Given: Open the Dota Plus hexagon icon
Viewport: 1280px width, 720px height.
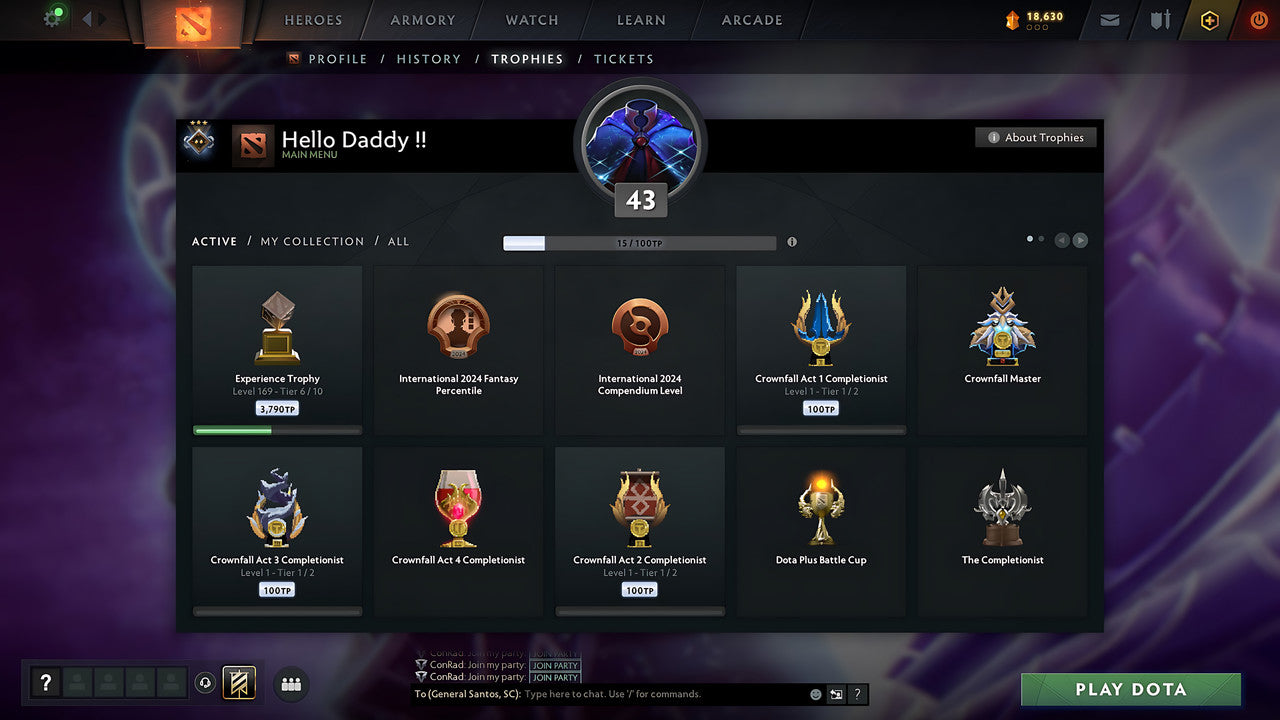Looking at the screenshot, I should point(1208,20).
